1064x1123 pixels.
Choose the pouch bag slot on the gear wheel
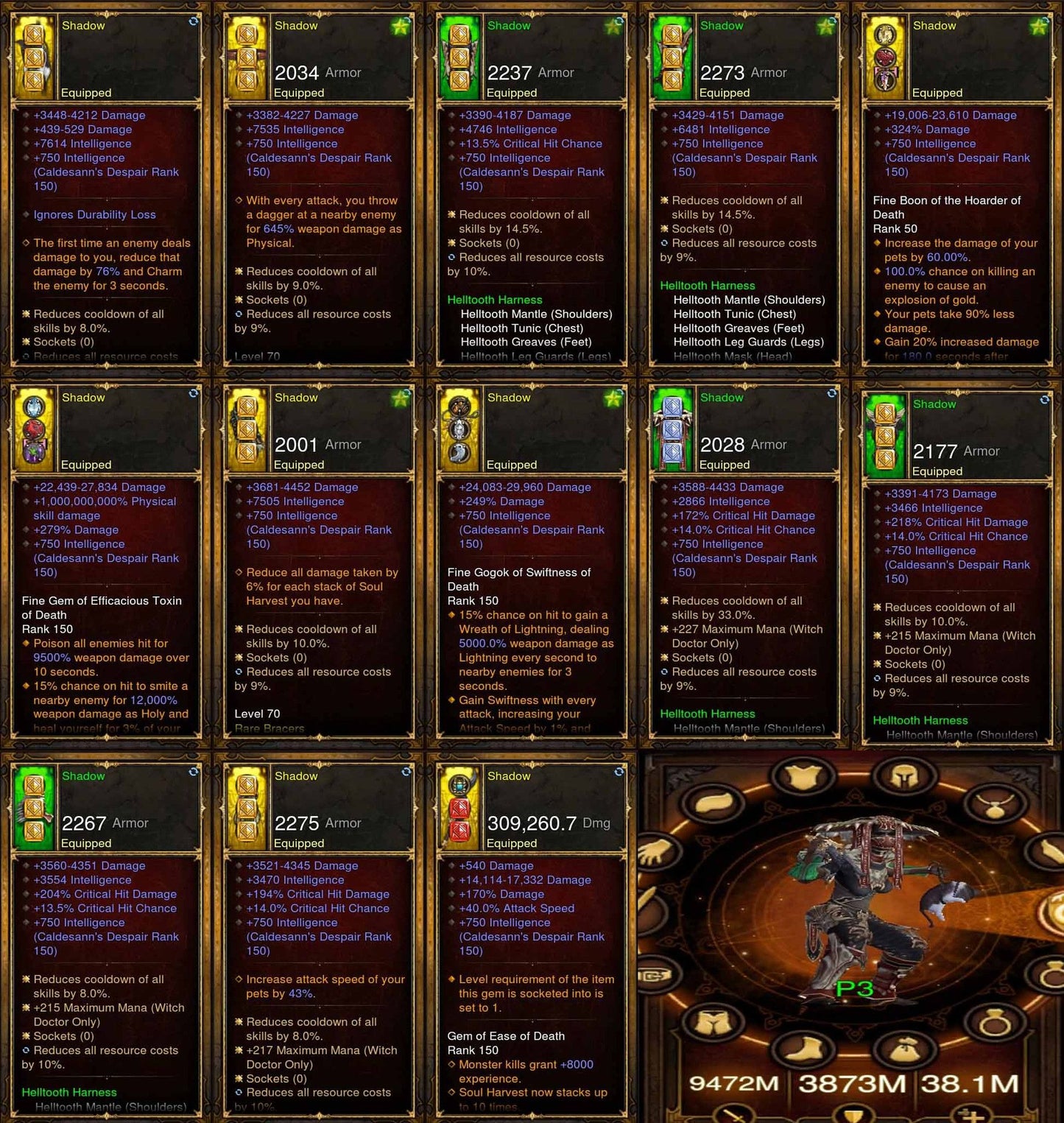906,1049
